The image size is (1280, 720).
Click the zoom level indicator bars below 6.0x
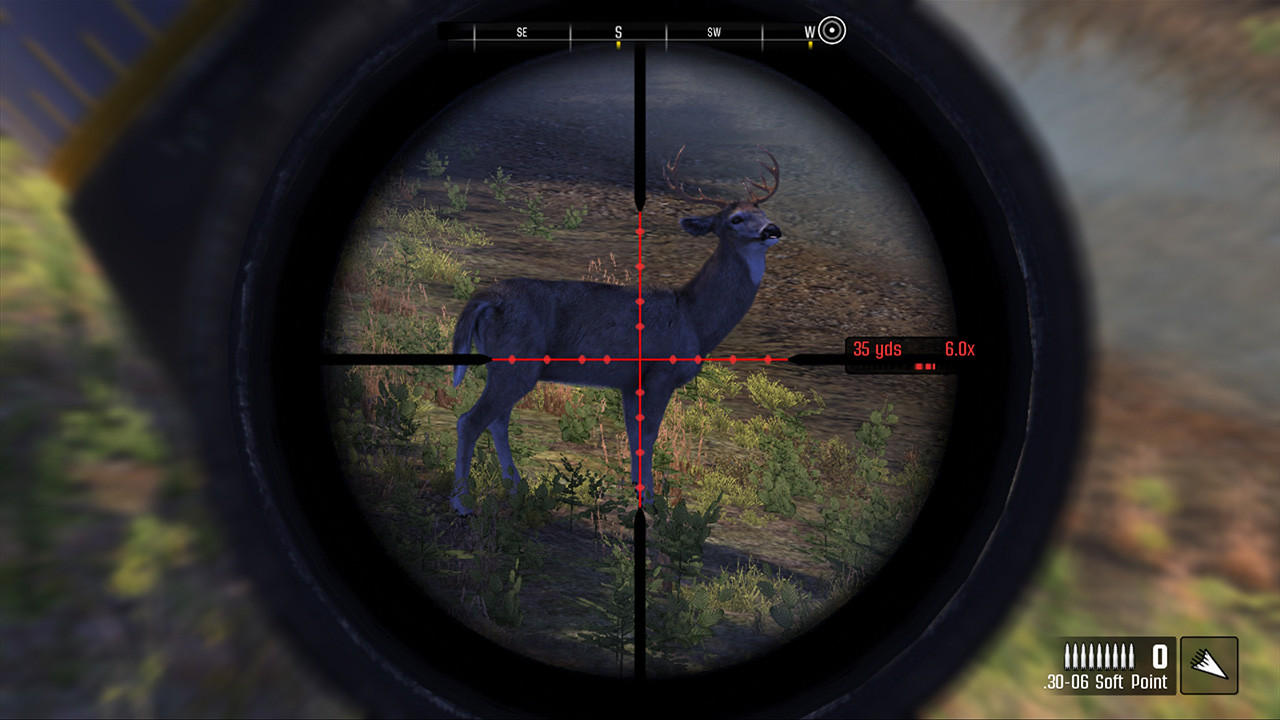tap(926, 366)
